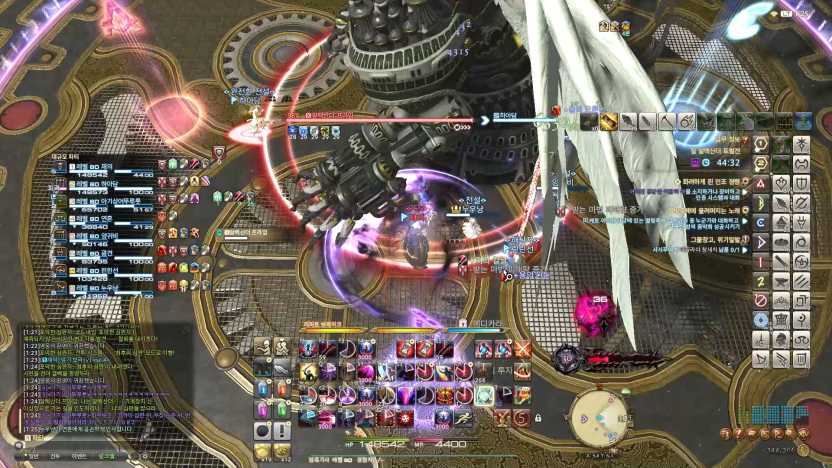Open the circular minimap
832x468 pixels.
[598, 417]
